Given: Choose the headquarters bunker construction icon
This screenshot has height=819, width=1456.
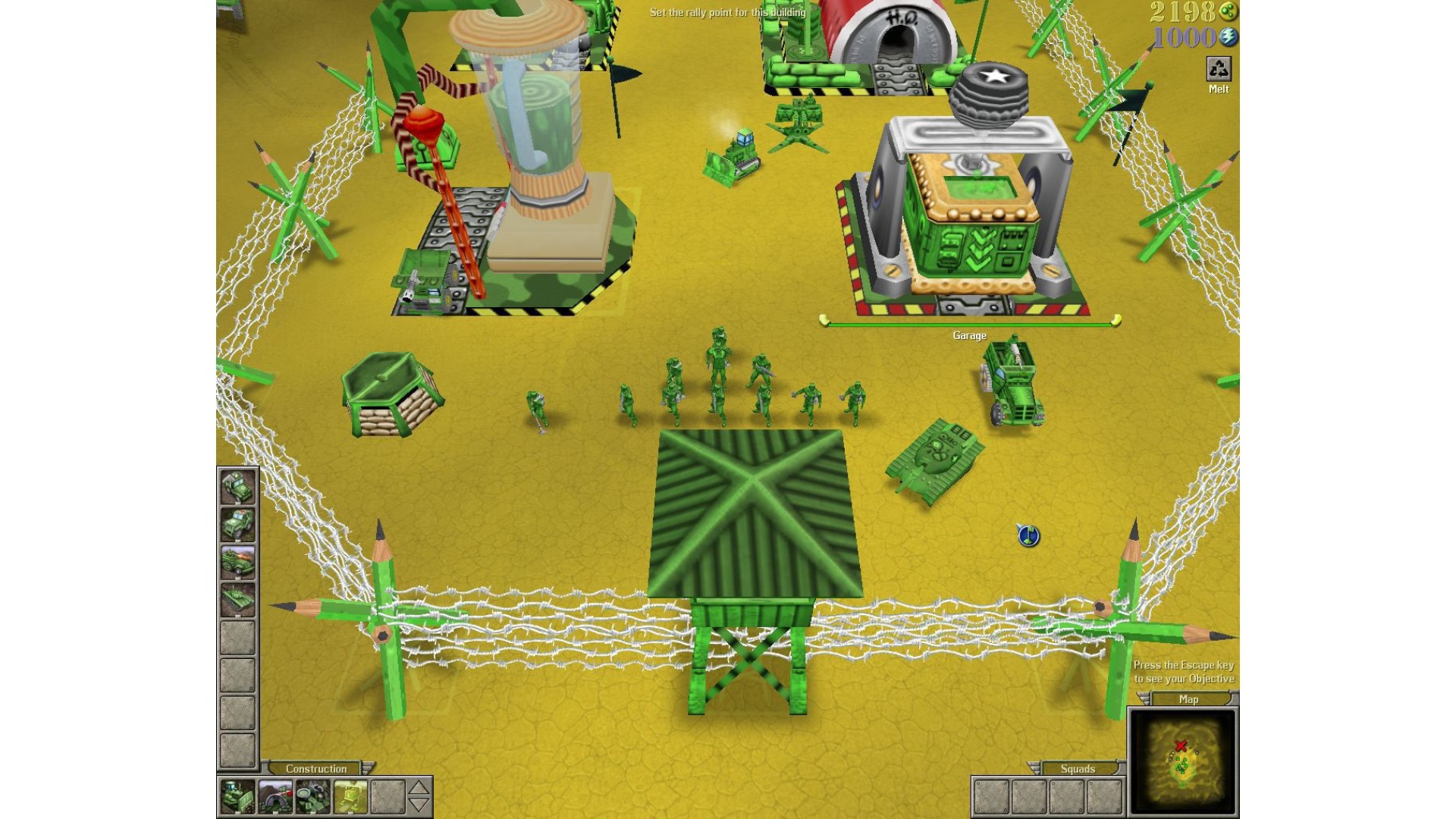Looking at the screenshot, I should tap(275, 796).
